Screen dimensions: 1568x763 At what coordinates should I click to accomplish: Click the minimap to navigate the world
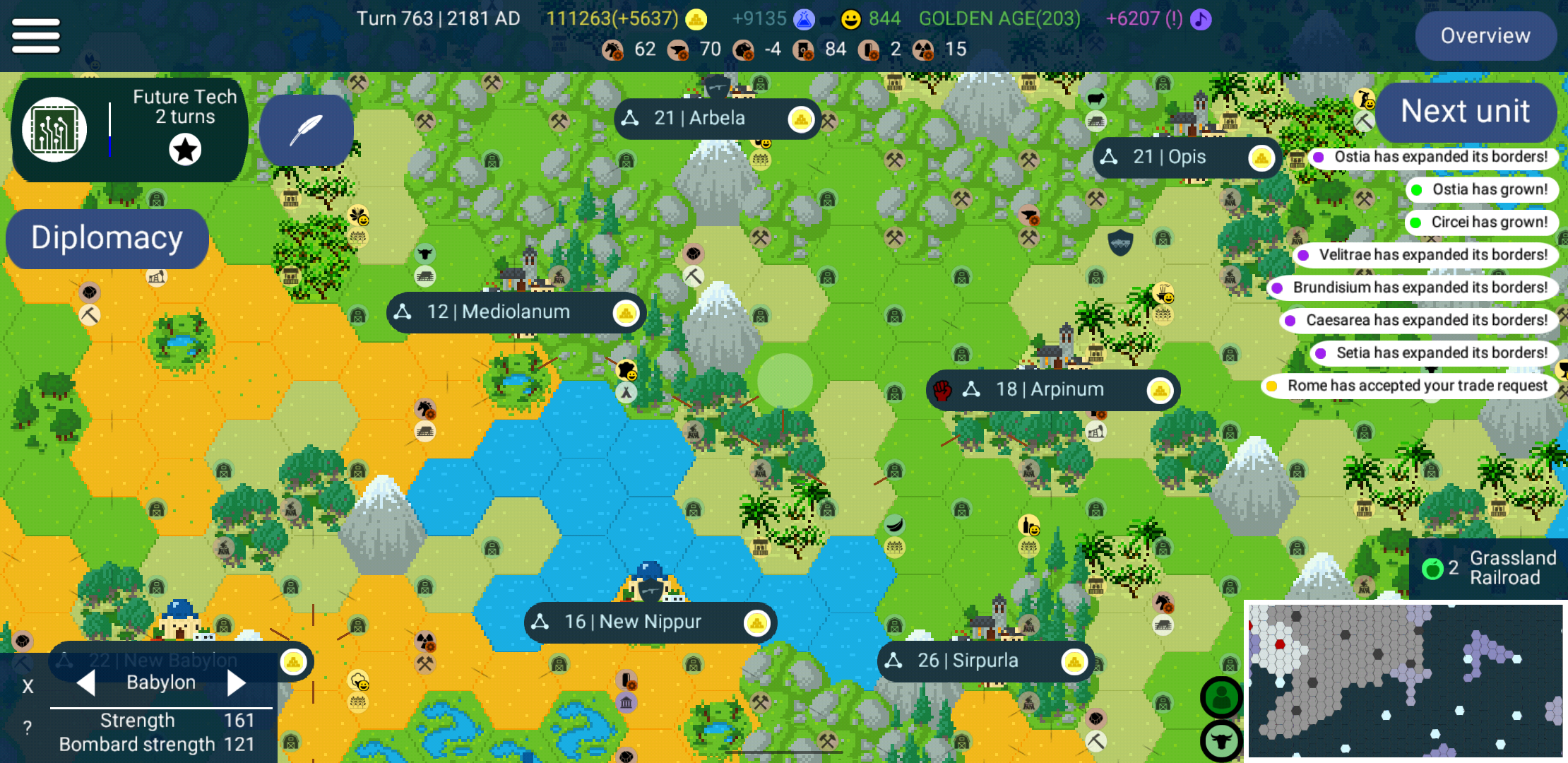tap(1406, 678)
